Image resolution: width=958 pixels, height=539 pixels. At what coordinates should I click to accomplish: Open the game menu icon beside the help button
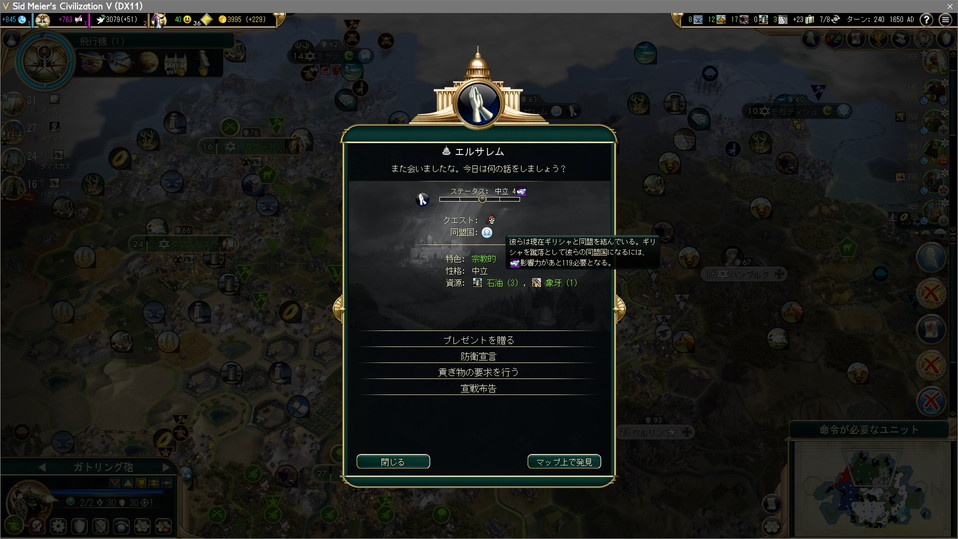pos(946,20)
